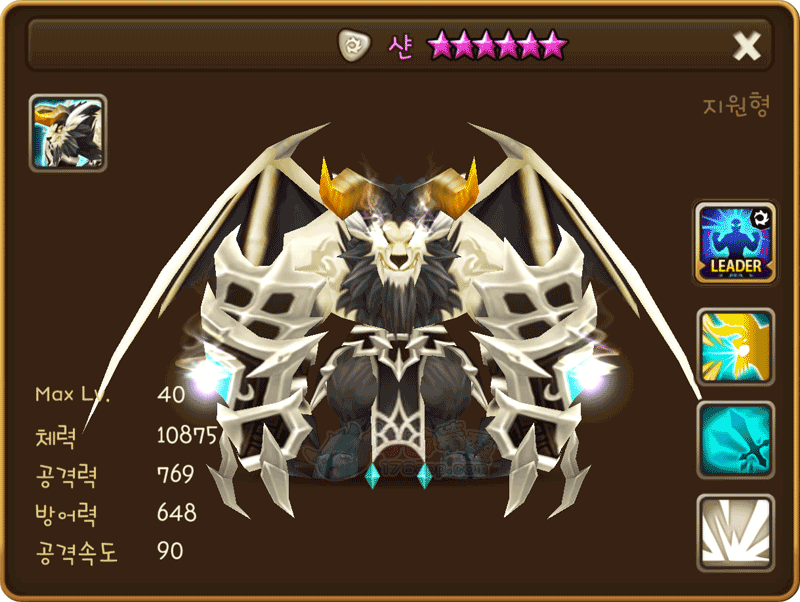The height and width of the screenshot is (602, 800).
Task: View the white burst skill icon
Action: (735, 532)
